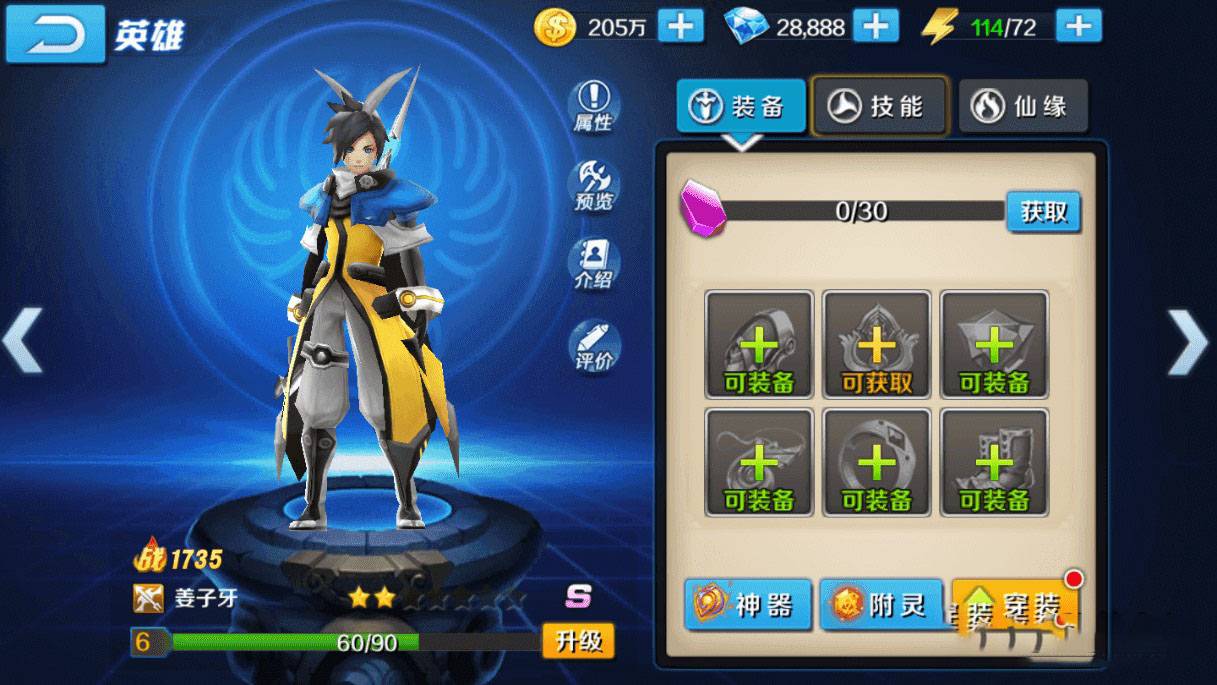Switch to the 装备 equipment tab
This screenshot has width=1217, height=685.
[x=741, y=106]
